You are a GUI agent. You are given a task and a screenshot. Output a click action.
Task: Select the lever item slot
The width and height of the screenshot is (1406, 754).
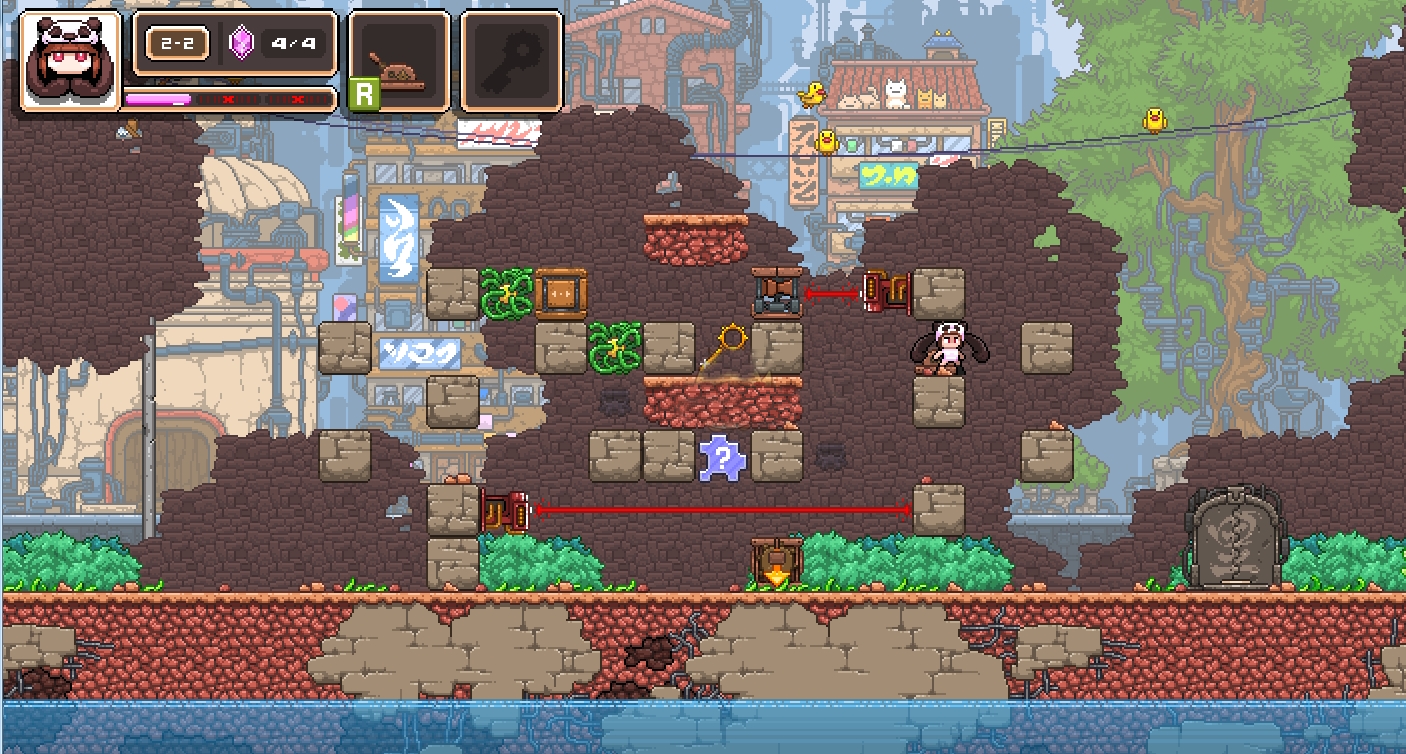(x=398, y=60)
